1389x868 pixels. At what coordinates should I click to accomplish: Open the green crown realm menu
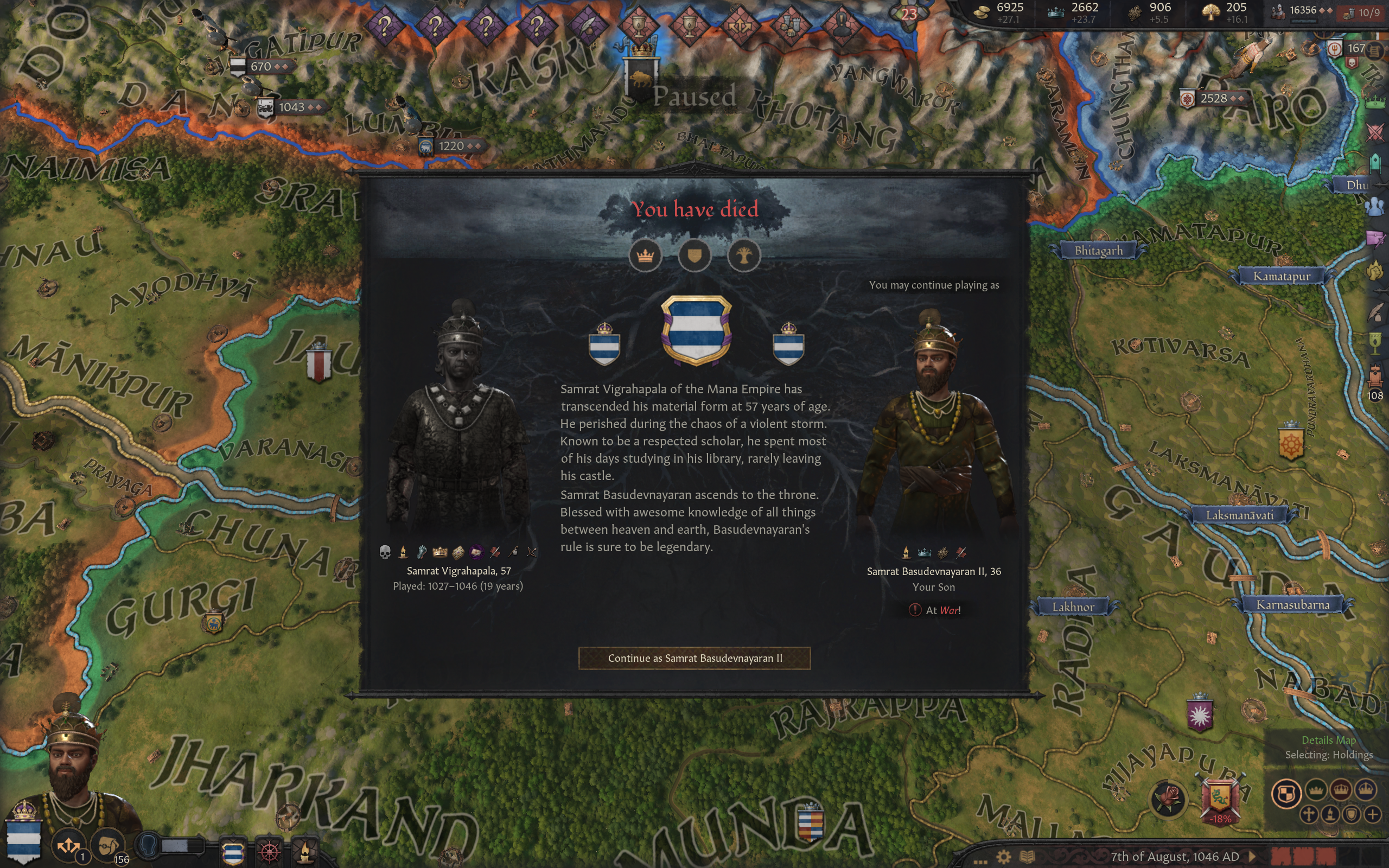pyautogui.click(x=1375, y=103)
